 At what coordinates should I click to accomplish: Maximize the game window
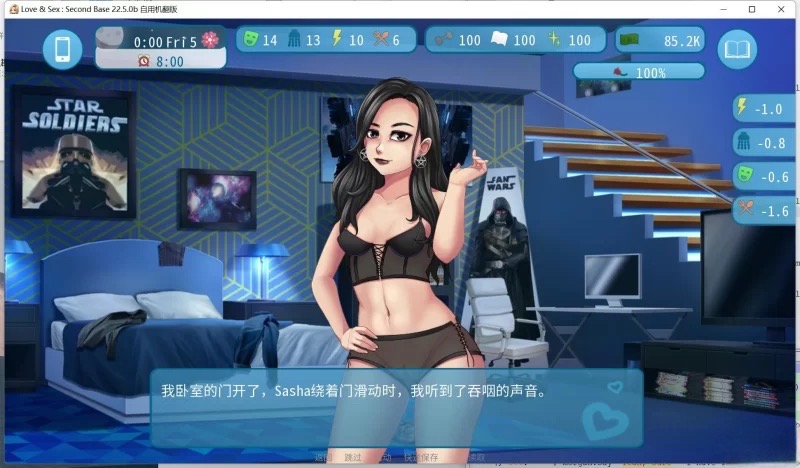click(x=751, y=8)
